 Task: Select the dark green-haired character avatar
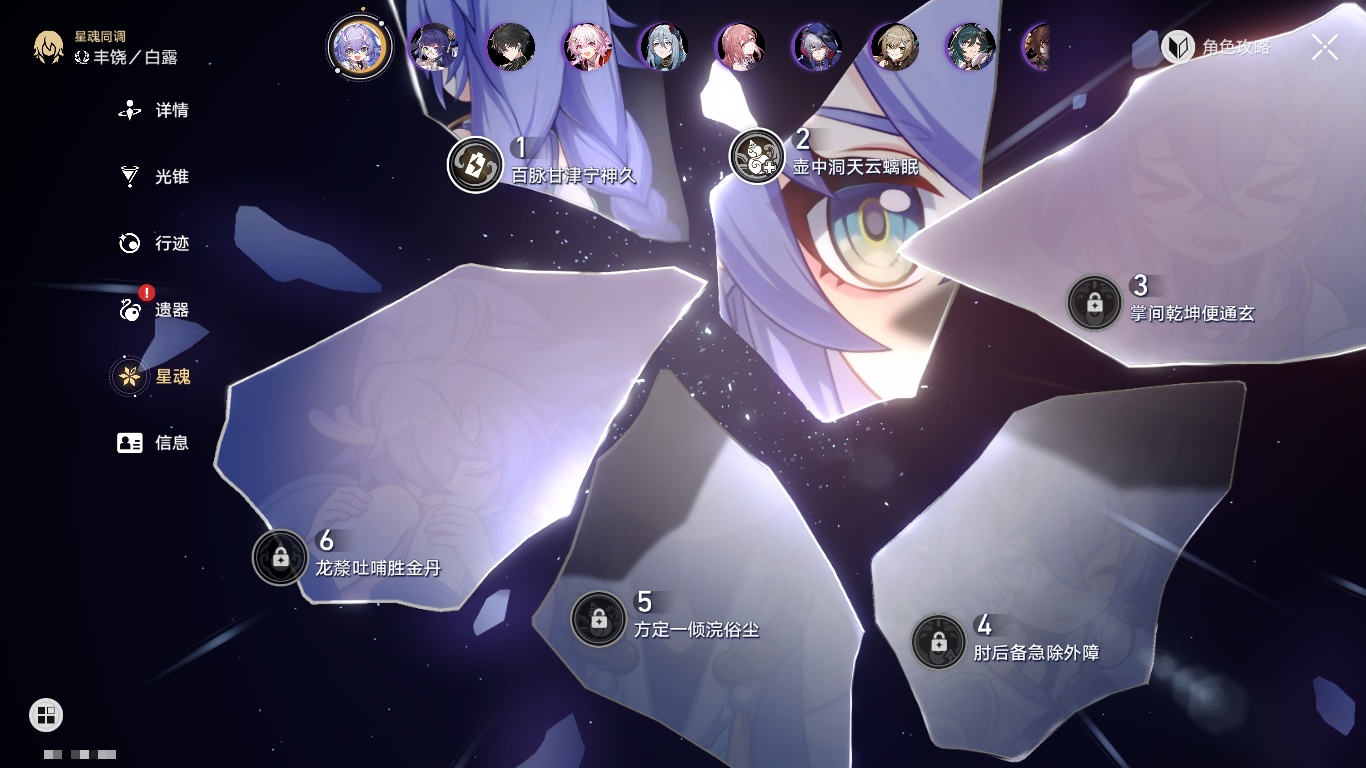click(x=969, y=47)
